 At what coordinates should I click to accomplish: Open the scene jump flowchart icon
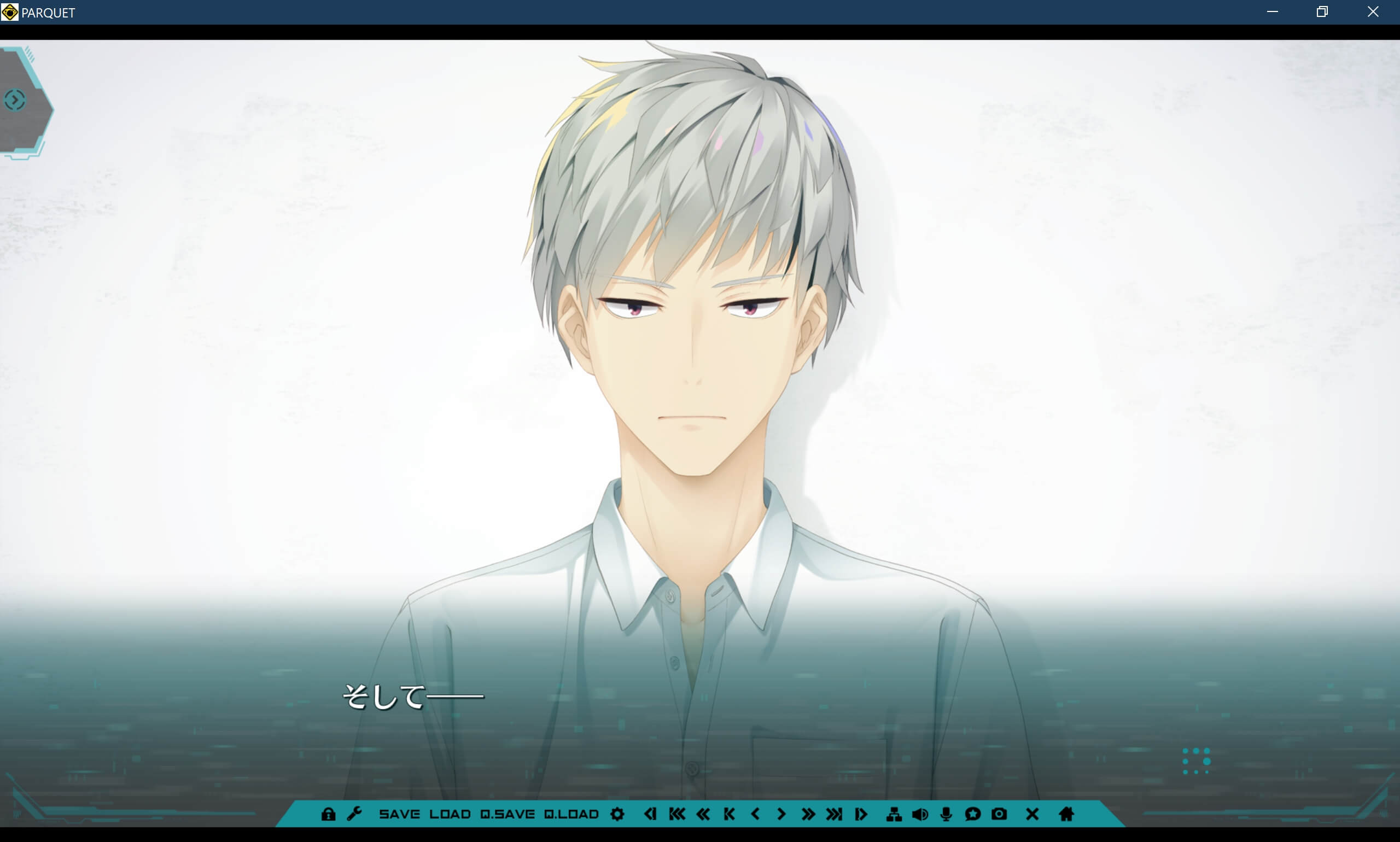[x=895, y=815]
